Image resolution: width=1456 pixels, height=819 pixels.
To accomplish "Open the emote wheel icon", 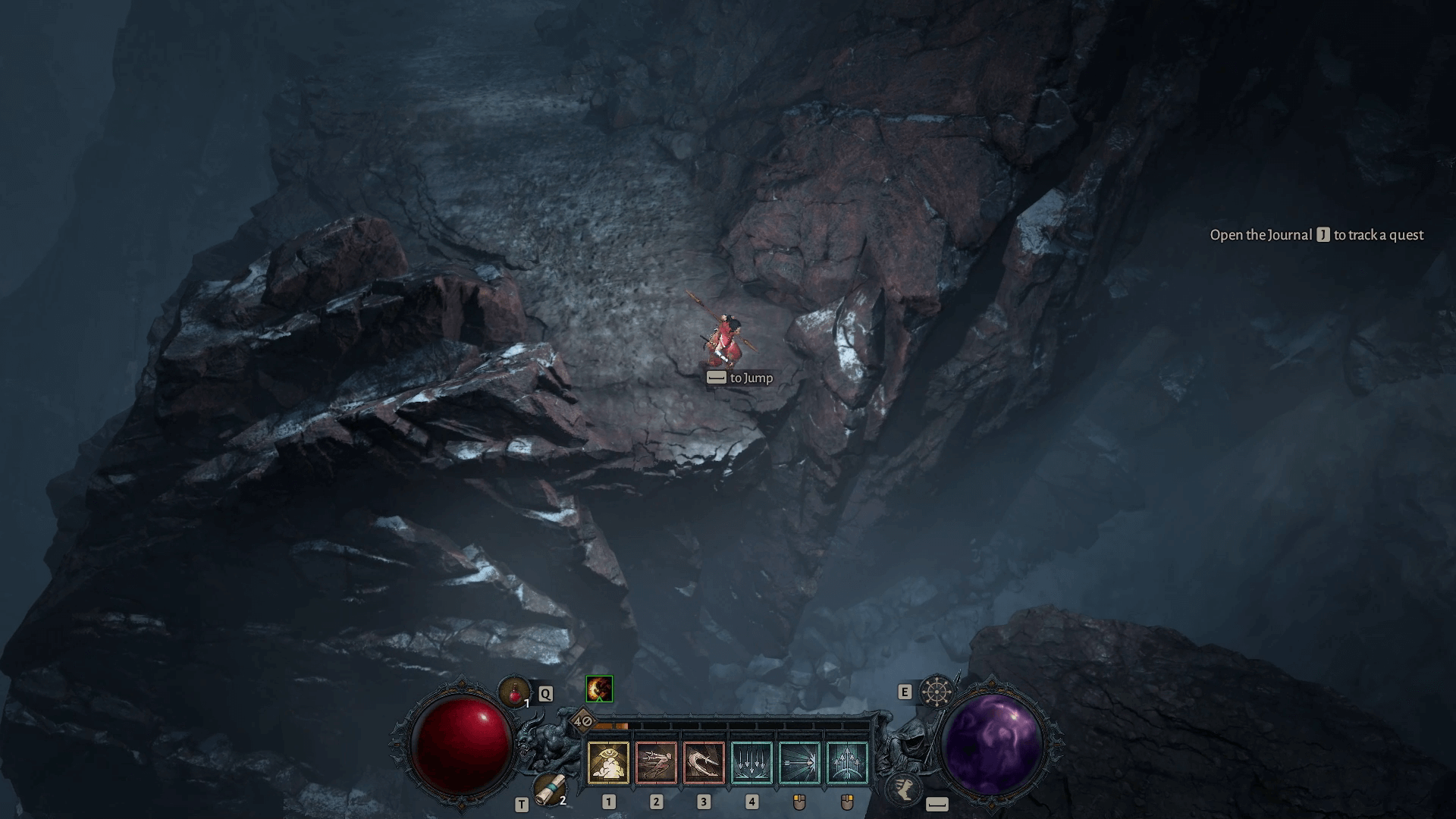I will point(935,692).
